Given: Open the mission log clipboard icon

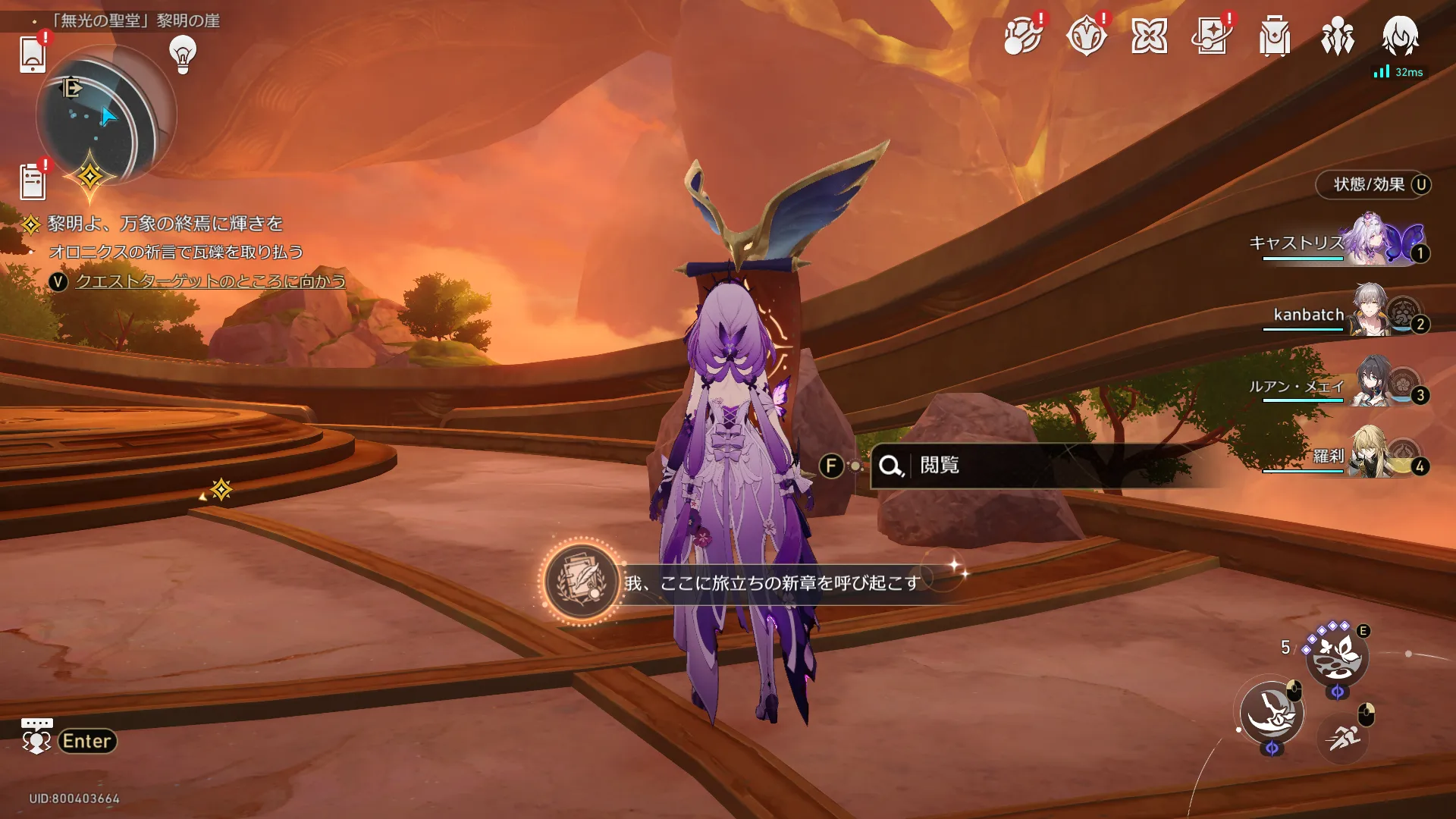Looking at the screenshot, I should pyautogui.click(x=33, y=183).
